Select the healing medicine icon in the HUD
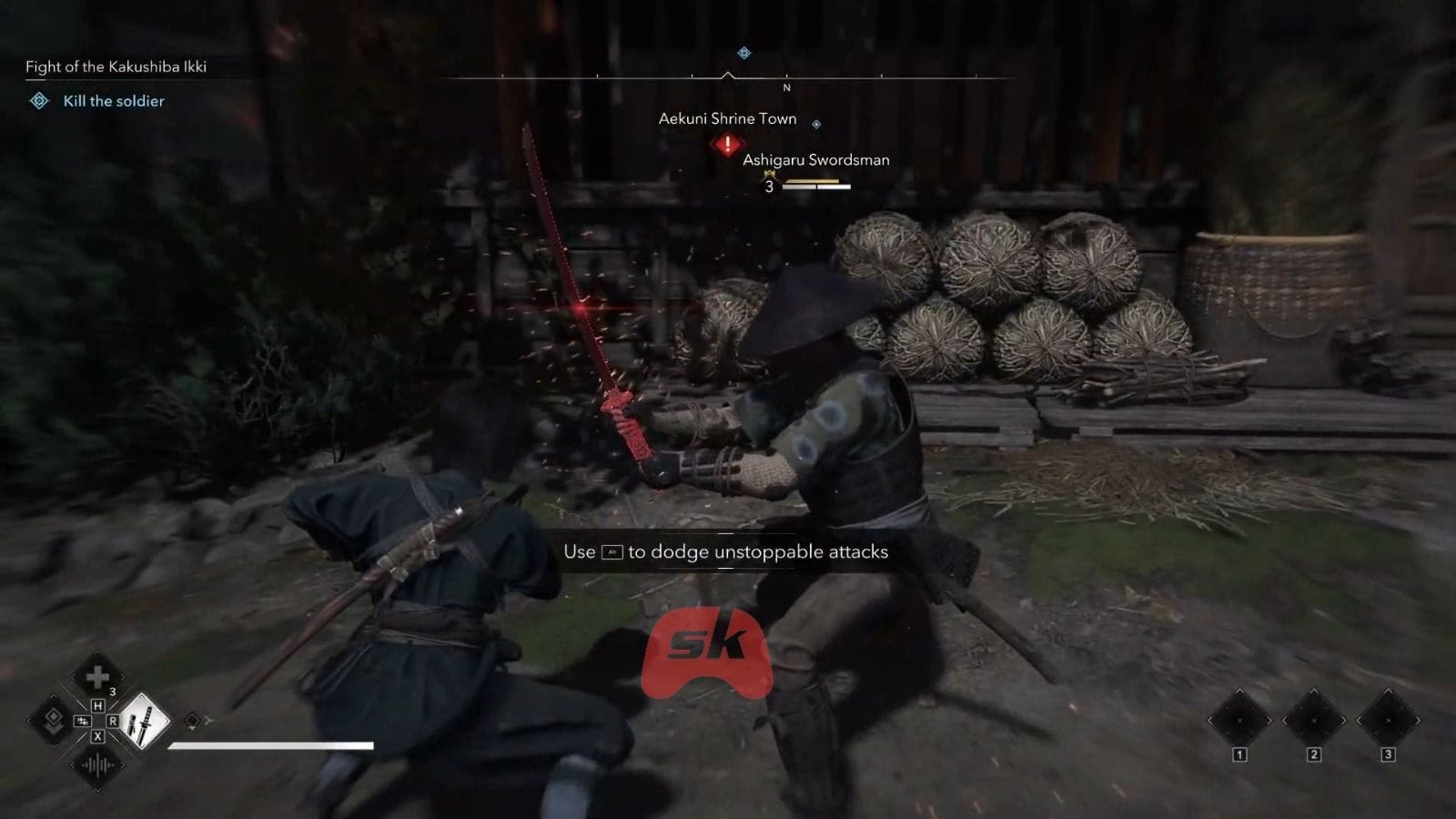1456x819 pixels. (x=97, y=677)
